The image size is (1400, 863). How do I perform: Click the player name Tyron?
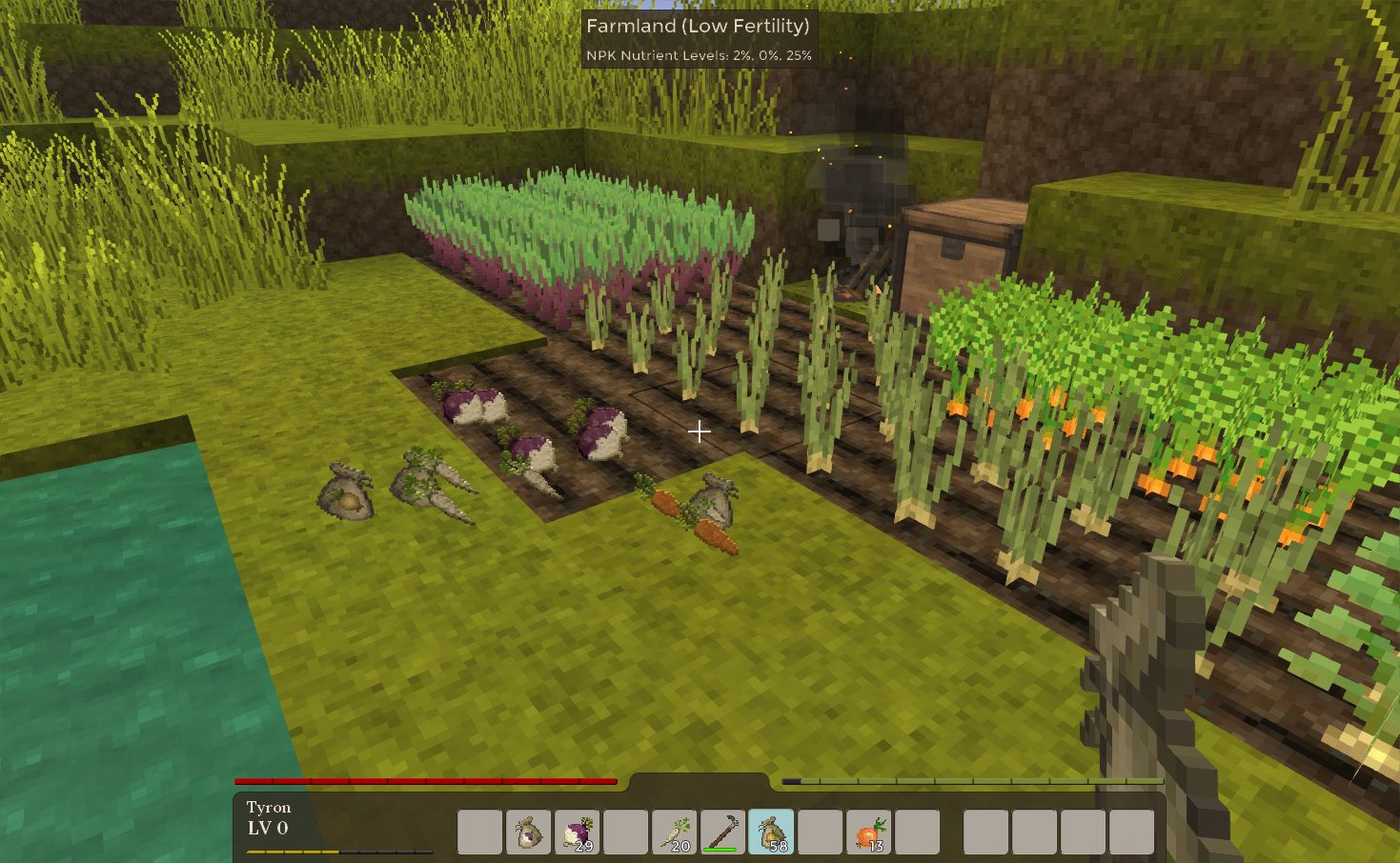coord(268,807)
